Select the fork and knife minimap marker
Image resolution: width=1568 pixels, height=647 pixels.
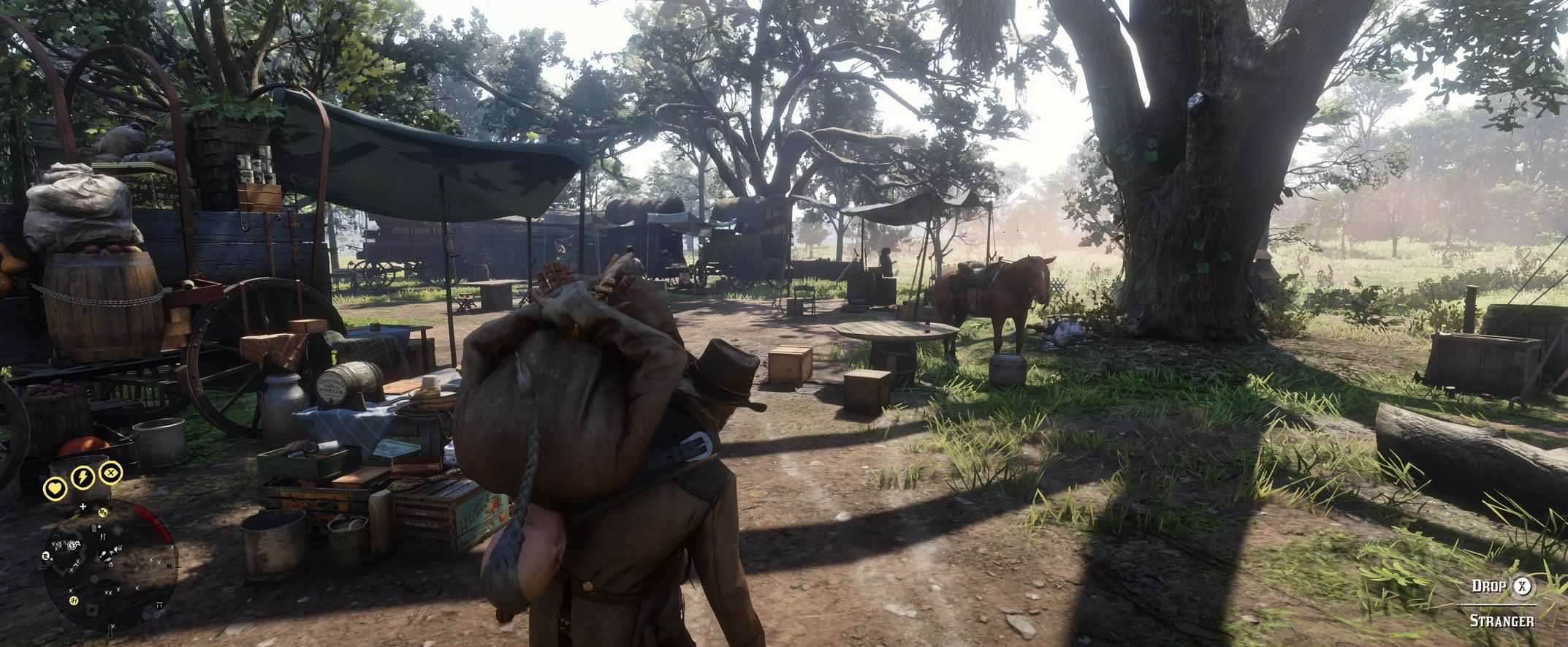click(102, 536)
